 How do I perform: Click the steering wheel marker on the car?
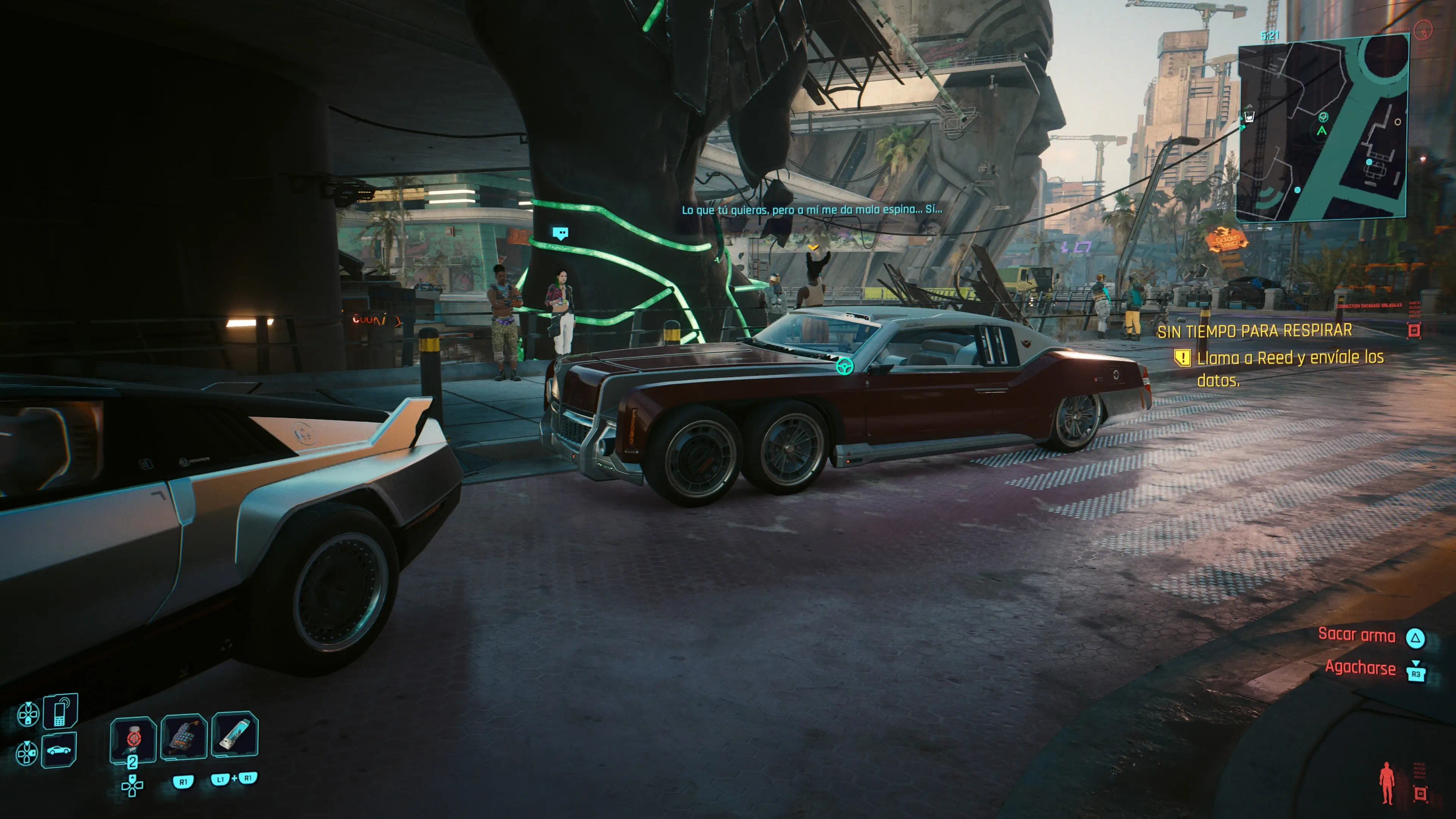click(844, 367)
